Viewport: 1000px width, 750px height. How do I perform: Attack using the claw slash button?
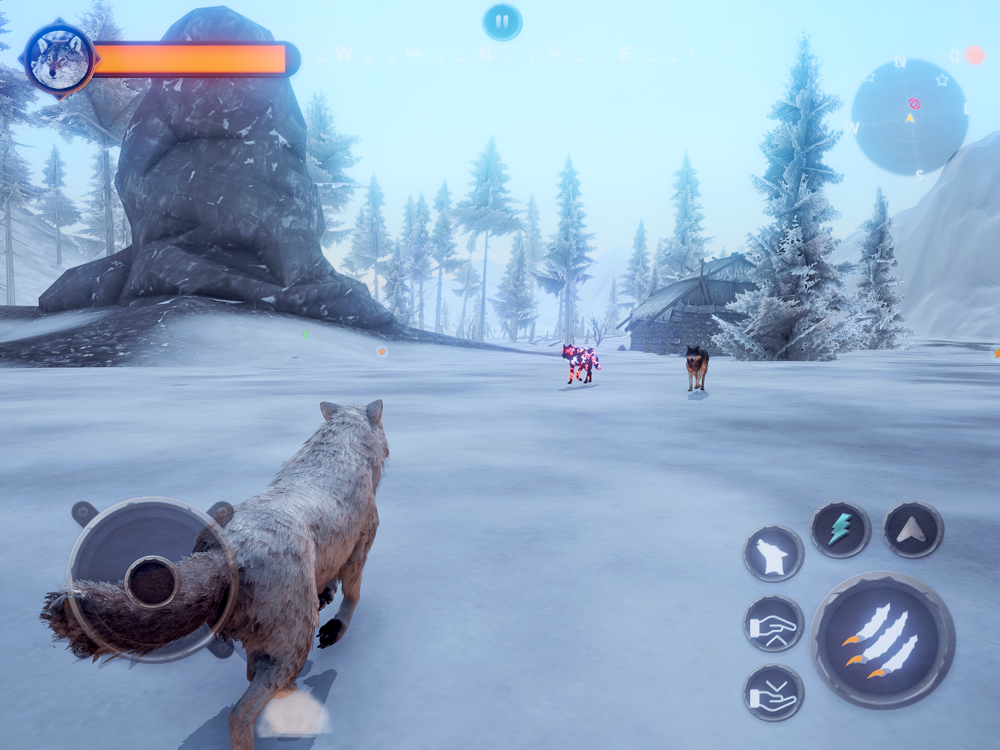pyautogui.click(x=882, y=639)
